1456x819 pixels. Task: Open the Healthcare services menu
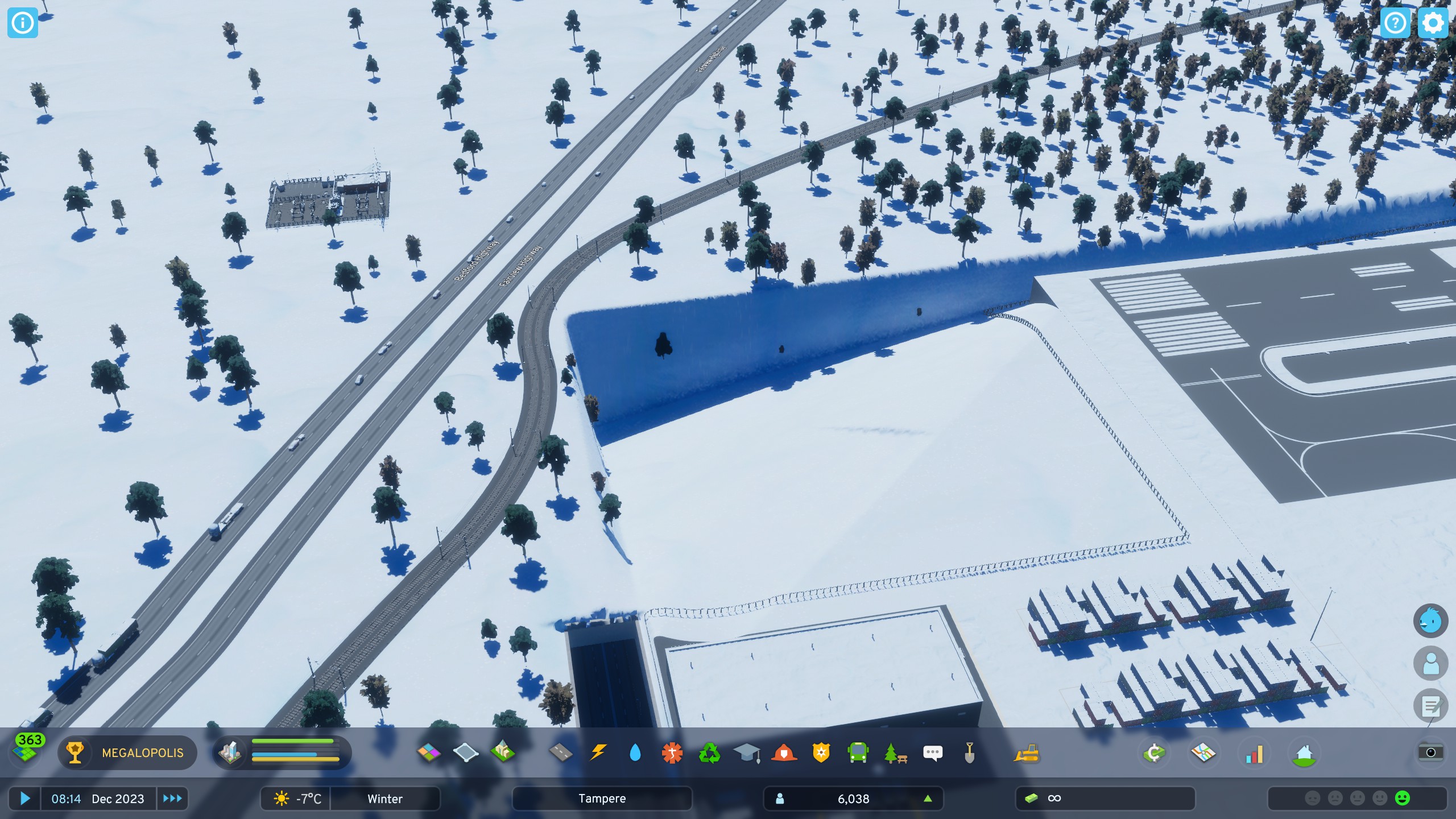click(x=672, y=752)
